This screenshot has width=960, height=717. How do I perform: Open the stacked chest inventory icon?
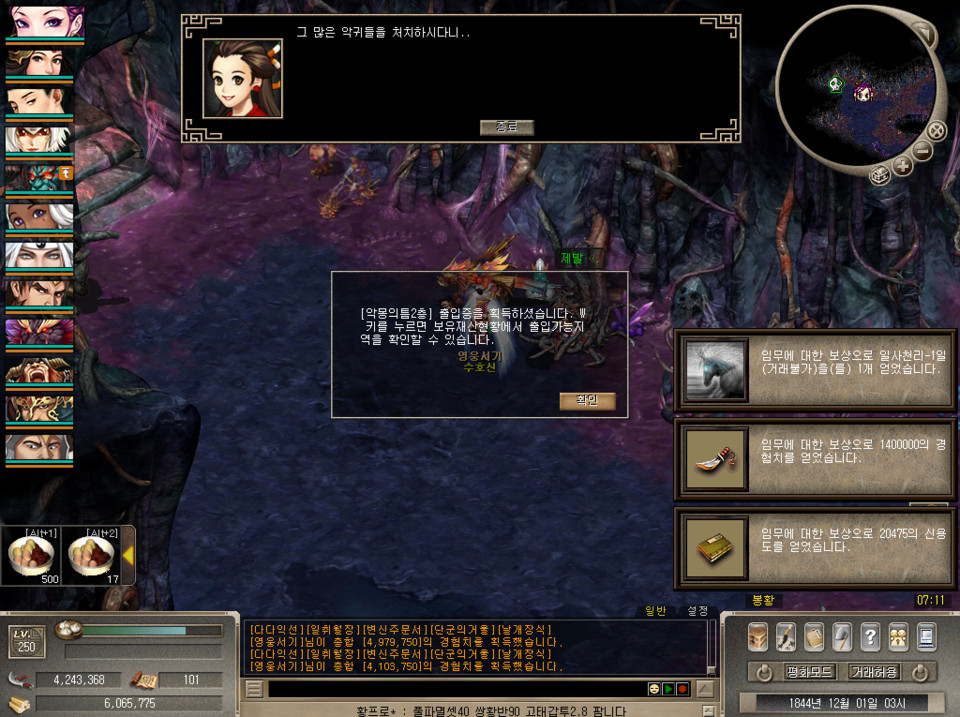pos(758,637)
